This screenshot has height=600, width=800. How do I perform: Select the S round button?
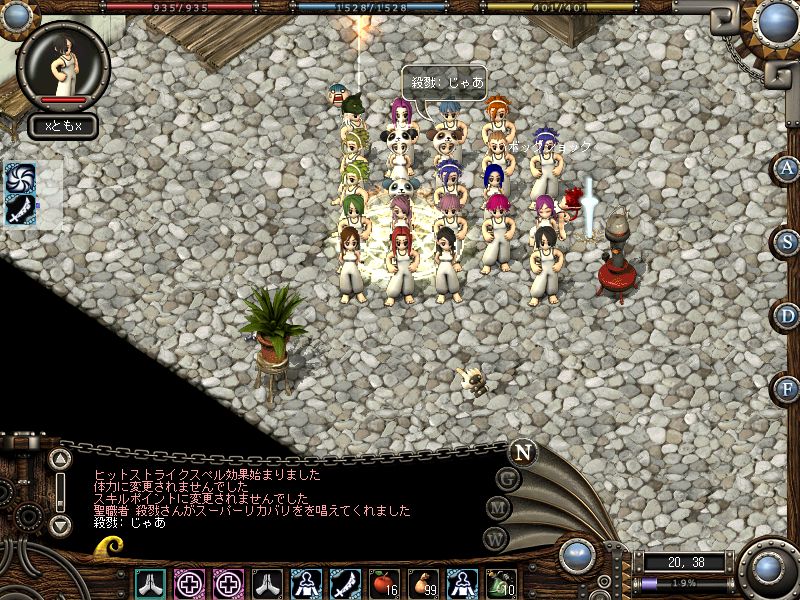(x=787, y=241)
